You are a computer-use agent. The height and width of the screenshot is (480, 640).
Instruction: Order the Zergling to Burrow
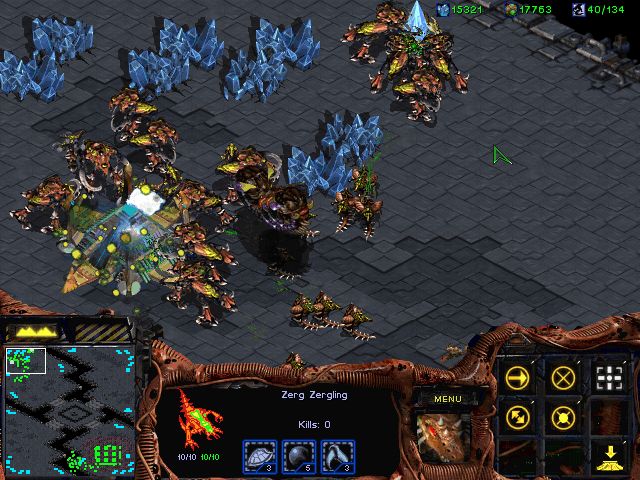pyautogui.click(x=608, y=457)
